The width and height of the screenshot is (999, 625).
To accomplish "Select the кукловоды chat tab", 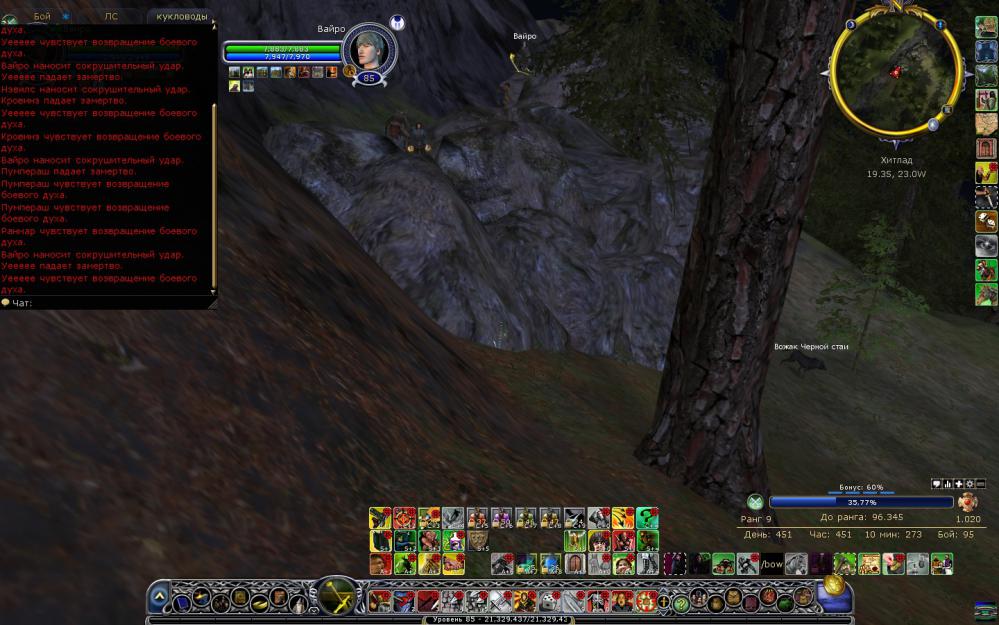I will (x=181, y=17).
